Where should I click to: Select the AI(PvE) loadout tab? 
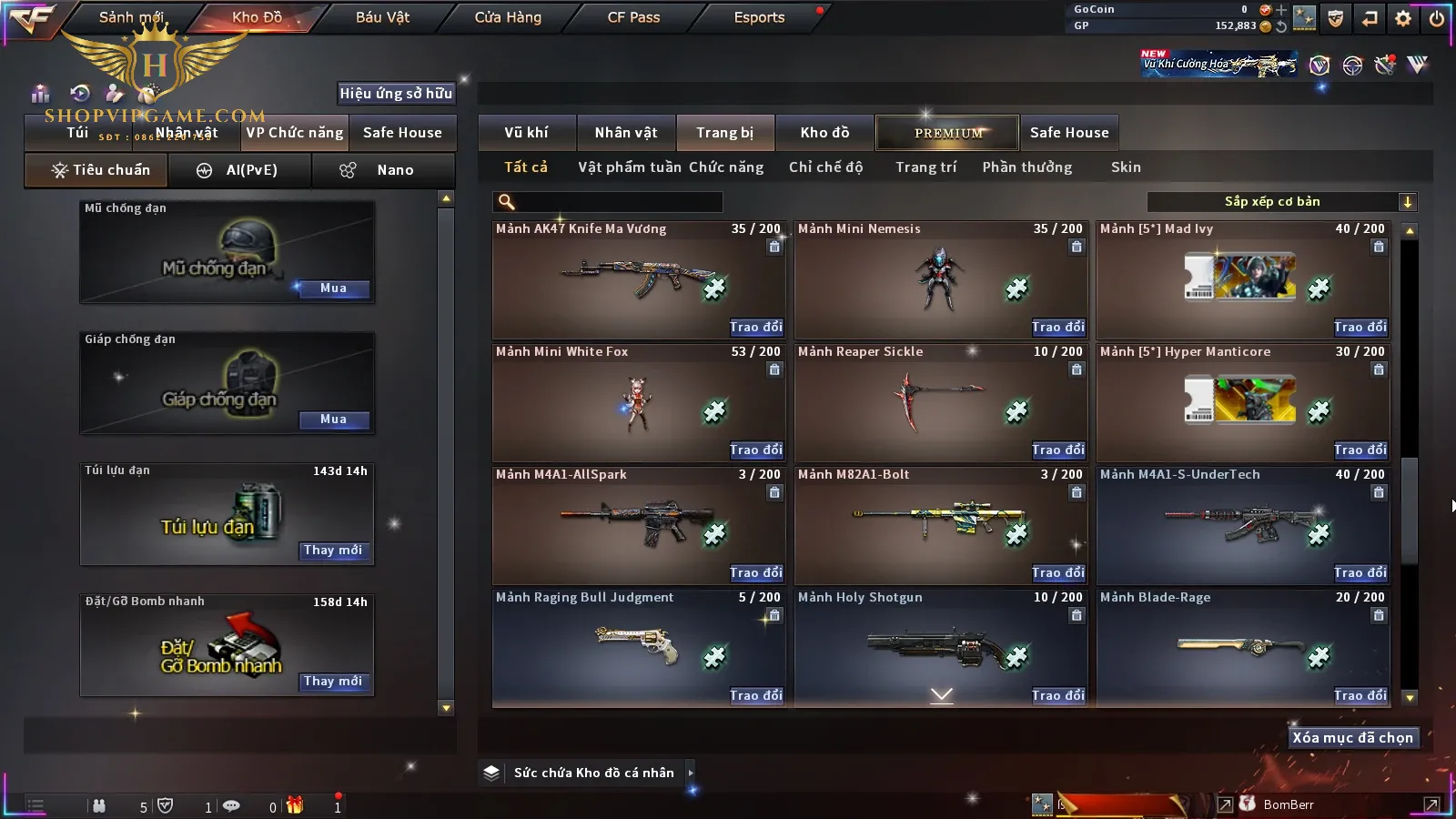pos(239,170)
